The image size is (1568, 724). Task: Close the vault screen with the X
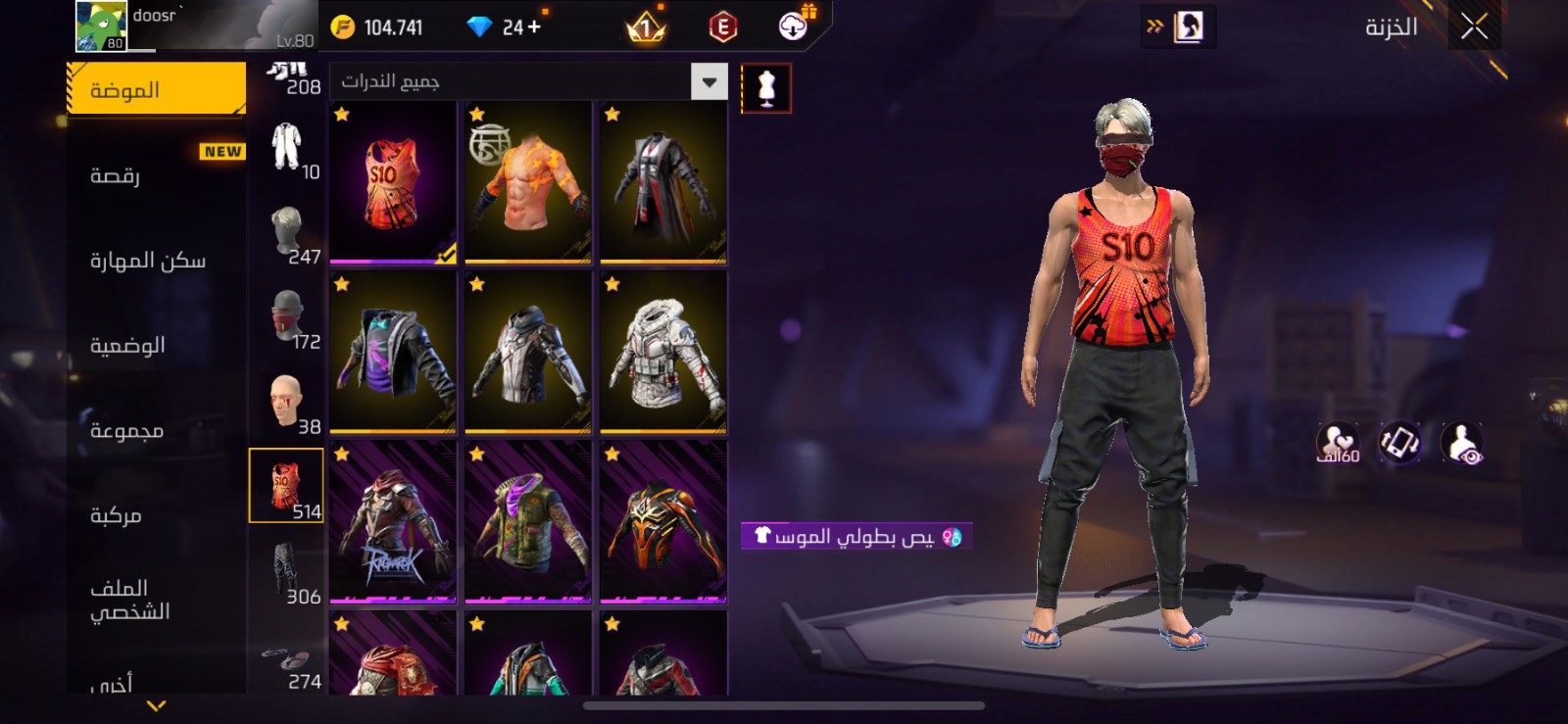pos(1474,26)
